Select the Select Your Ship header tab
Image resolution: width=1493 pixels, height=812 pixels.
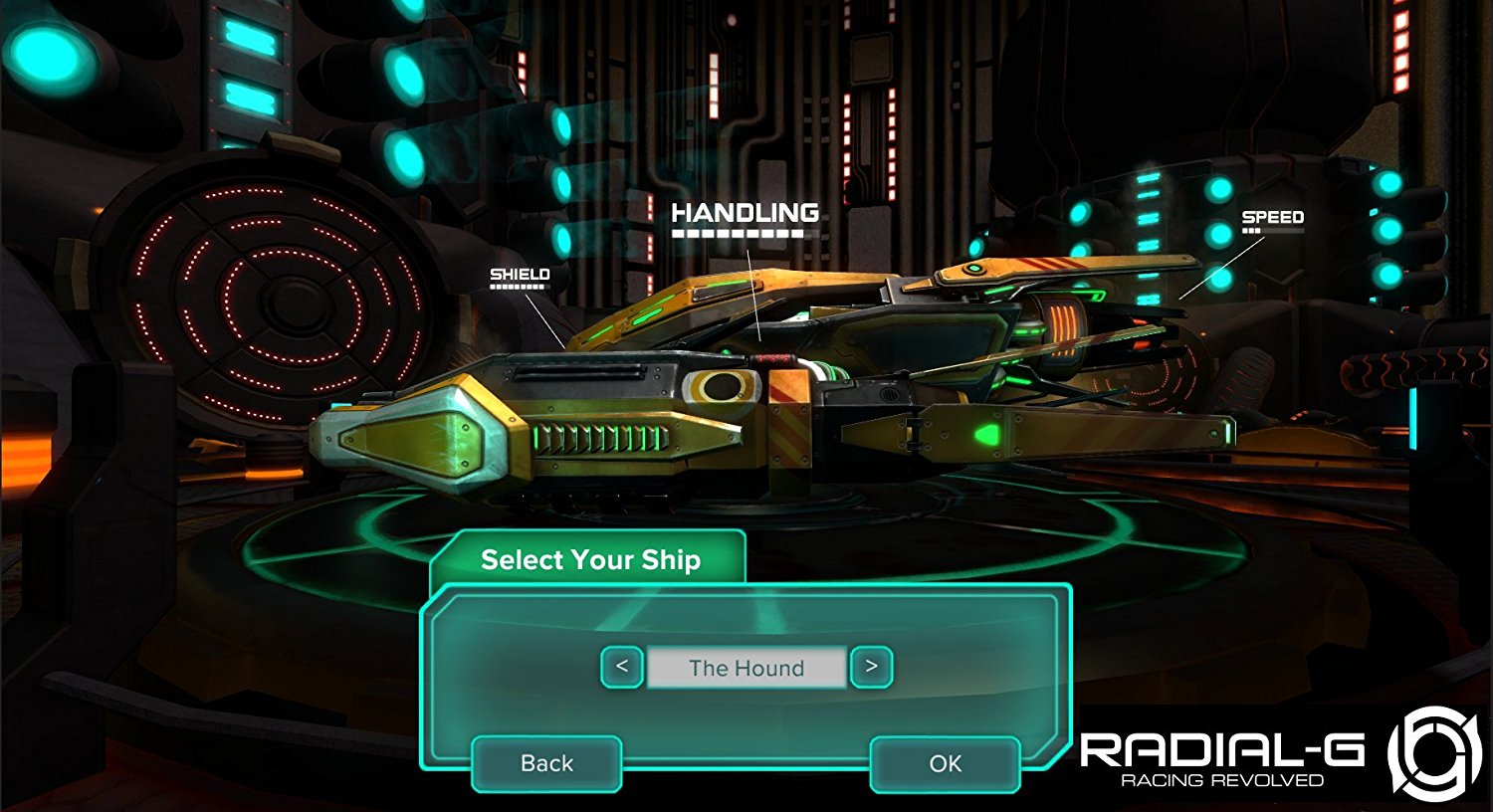coord(591,559)
